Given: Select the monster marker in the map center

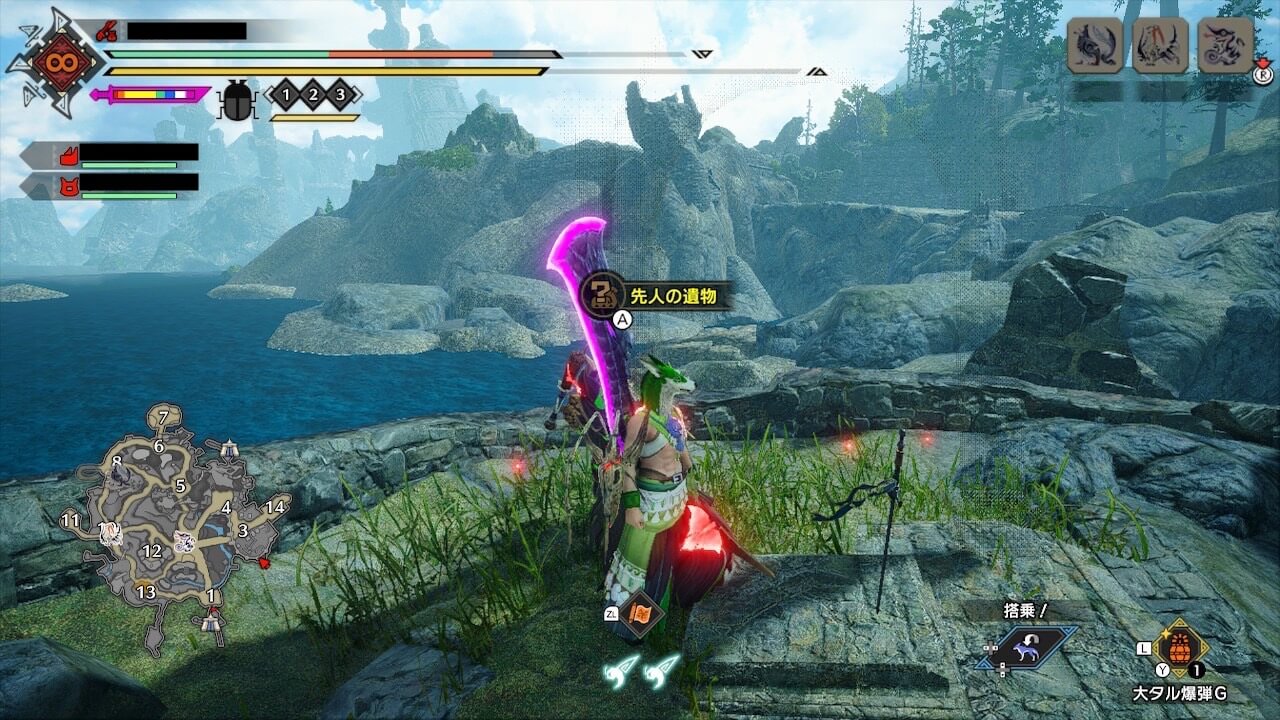Looking at the screenshot, I should (x=184, y=542).
